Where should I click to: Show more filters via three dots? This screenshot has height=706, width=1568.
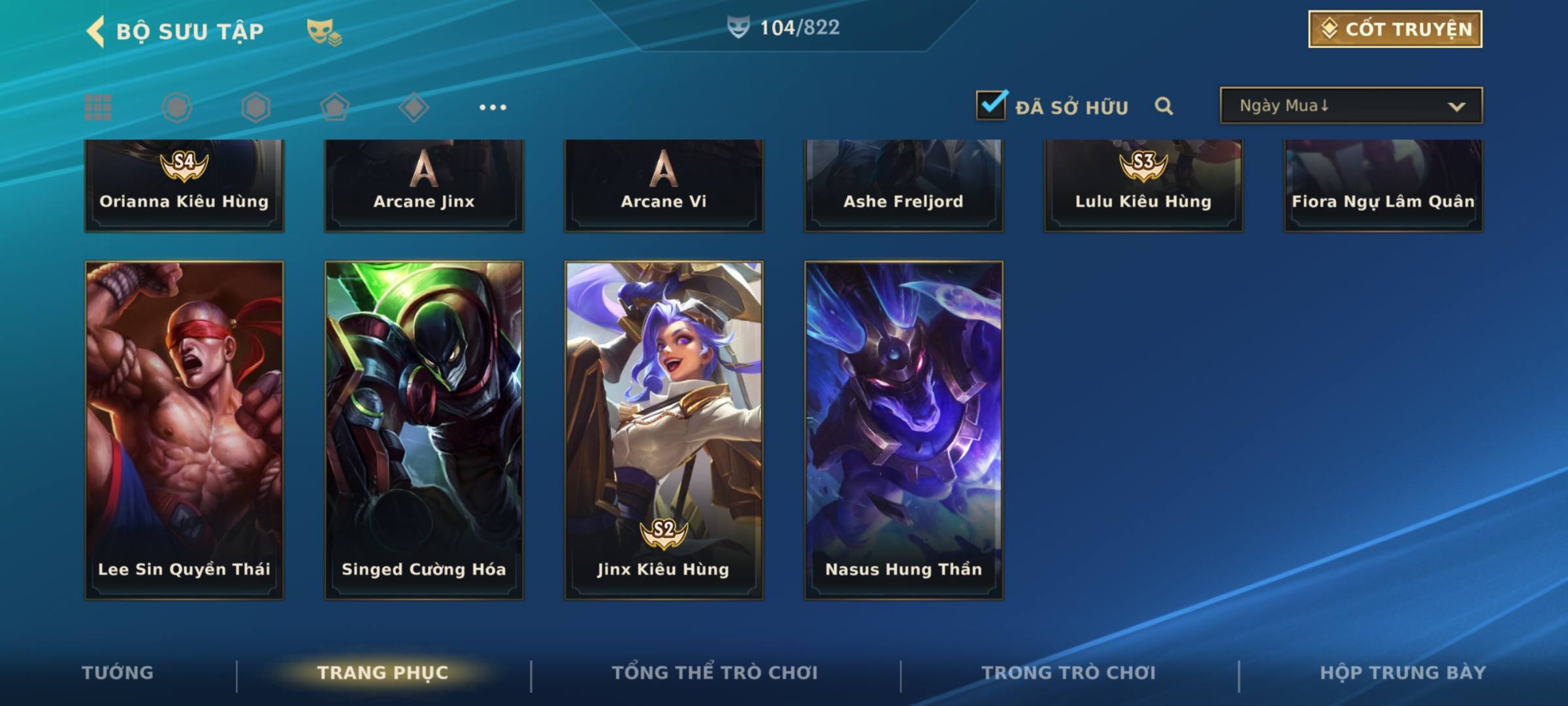[x=493, y=107]
